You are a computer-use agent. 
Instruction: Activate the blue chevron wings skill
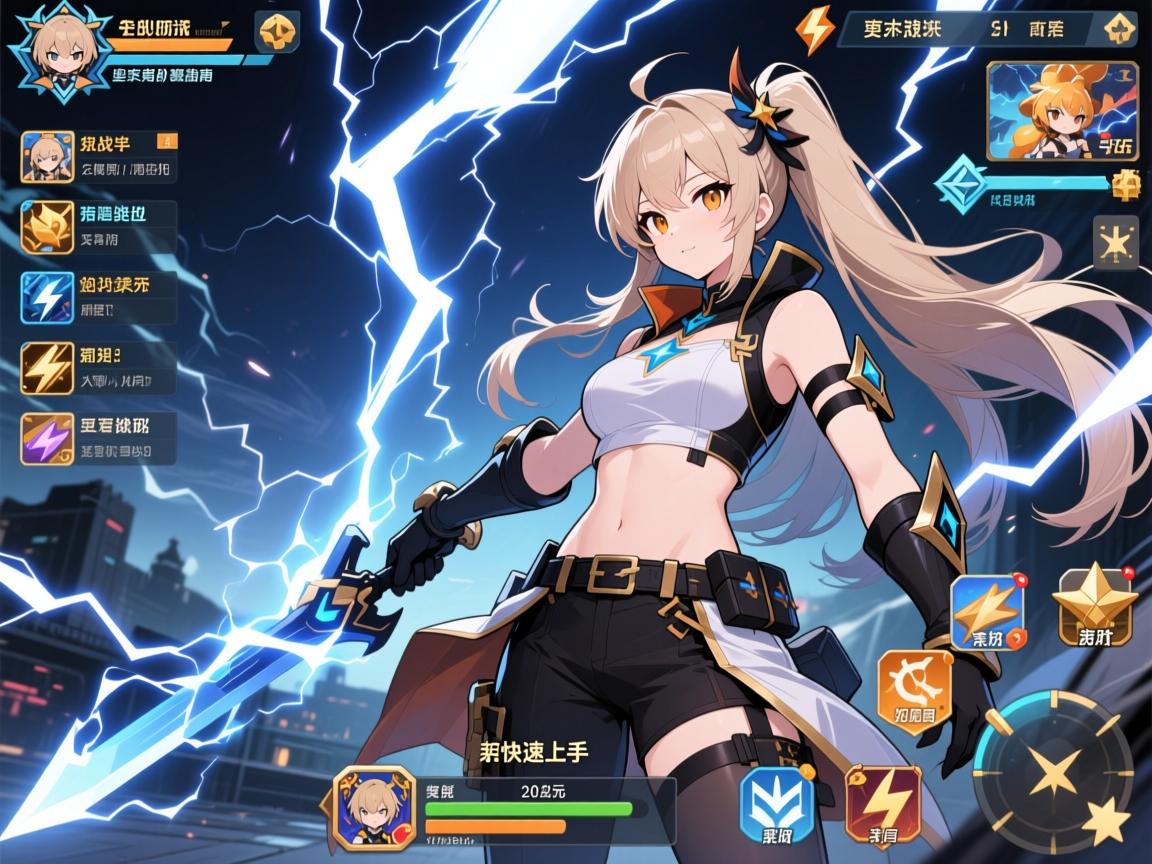(x=774, y=804)
